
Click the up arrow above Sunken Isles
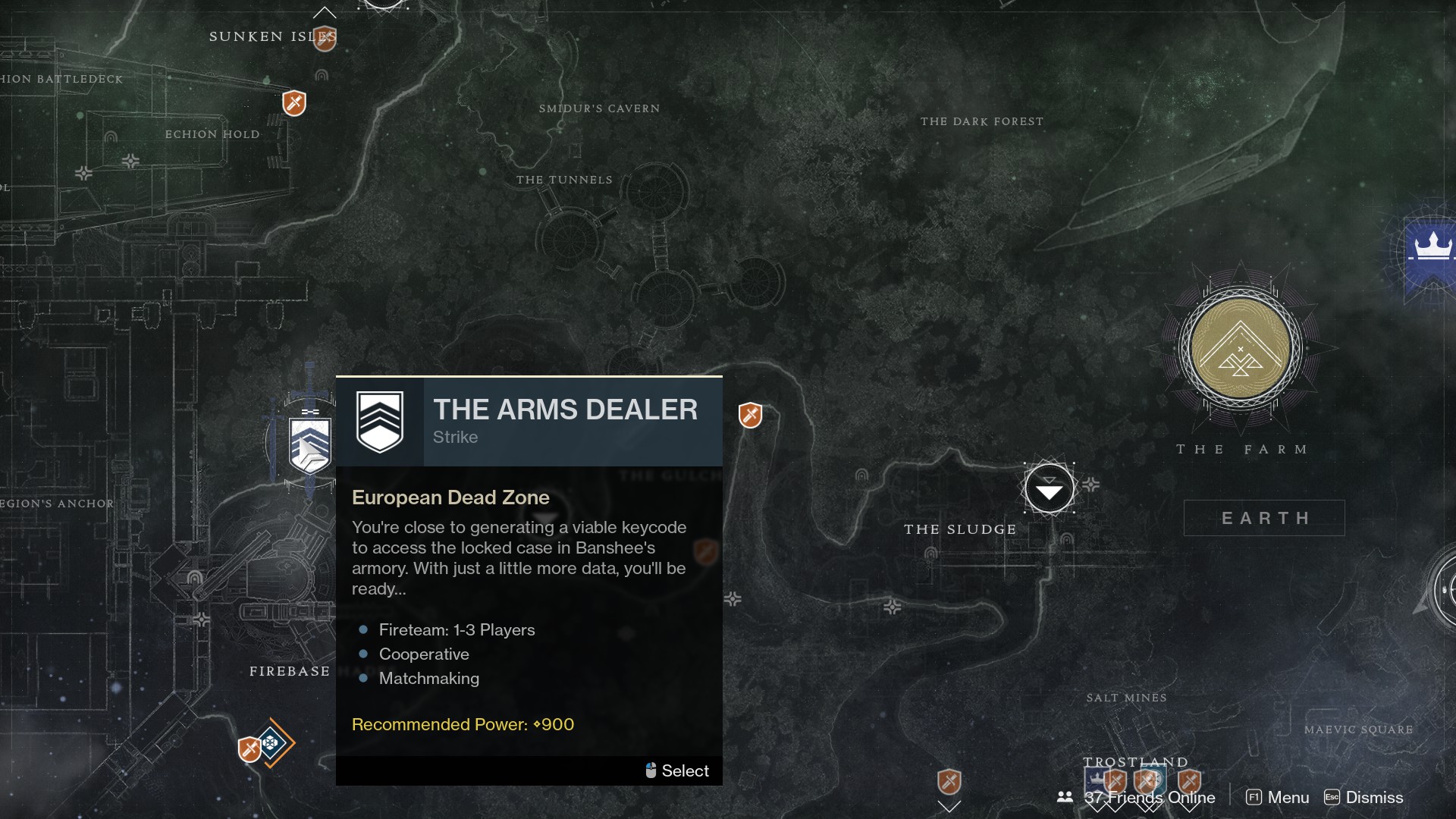(325, 12)
